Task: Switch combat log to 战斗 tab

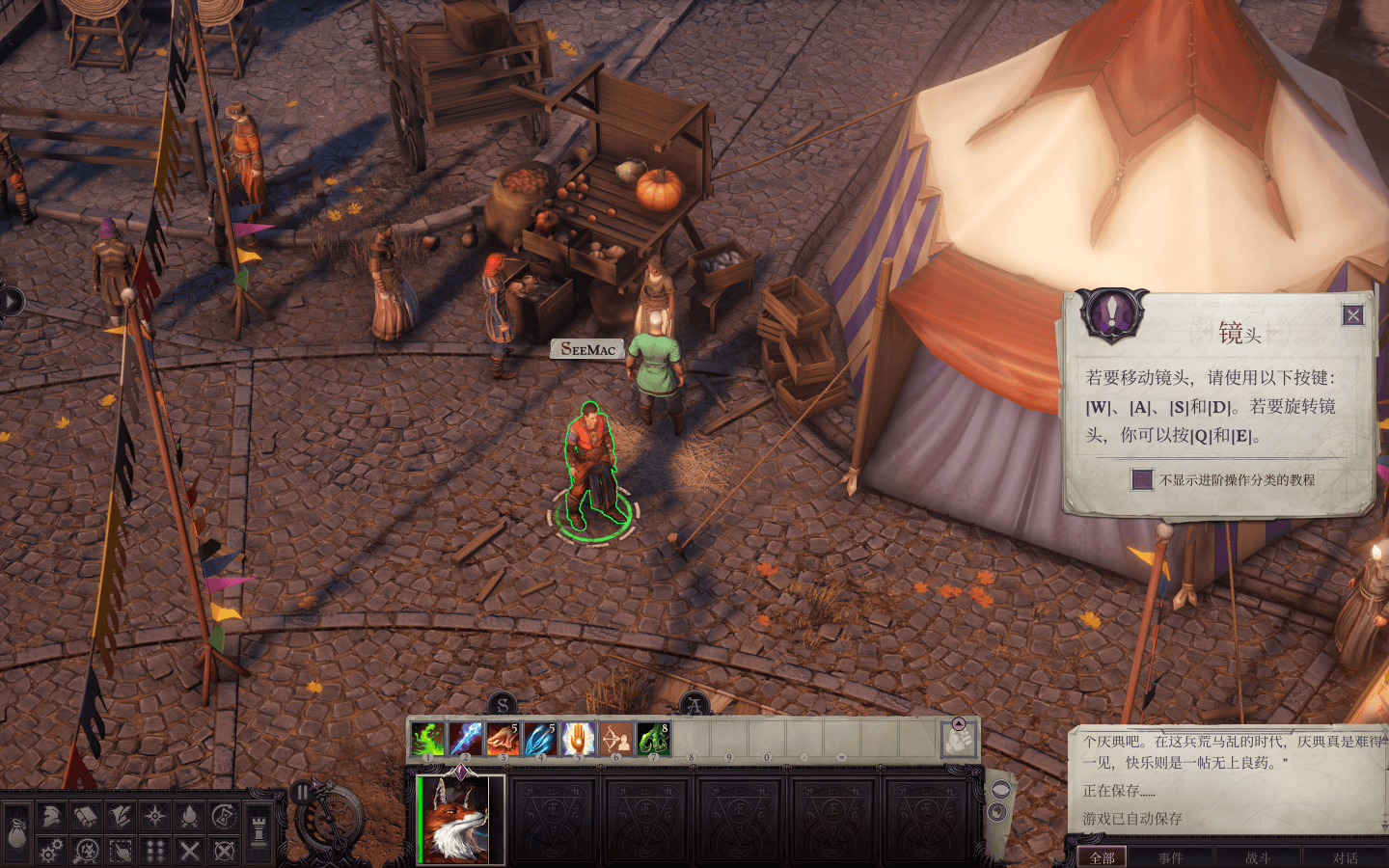Action: [1258, 857]
